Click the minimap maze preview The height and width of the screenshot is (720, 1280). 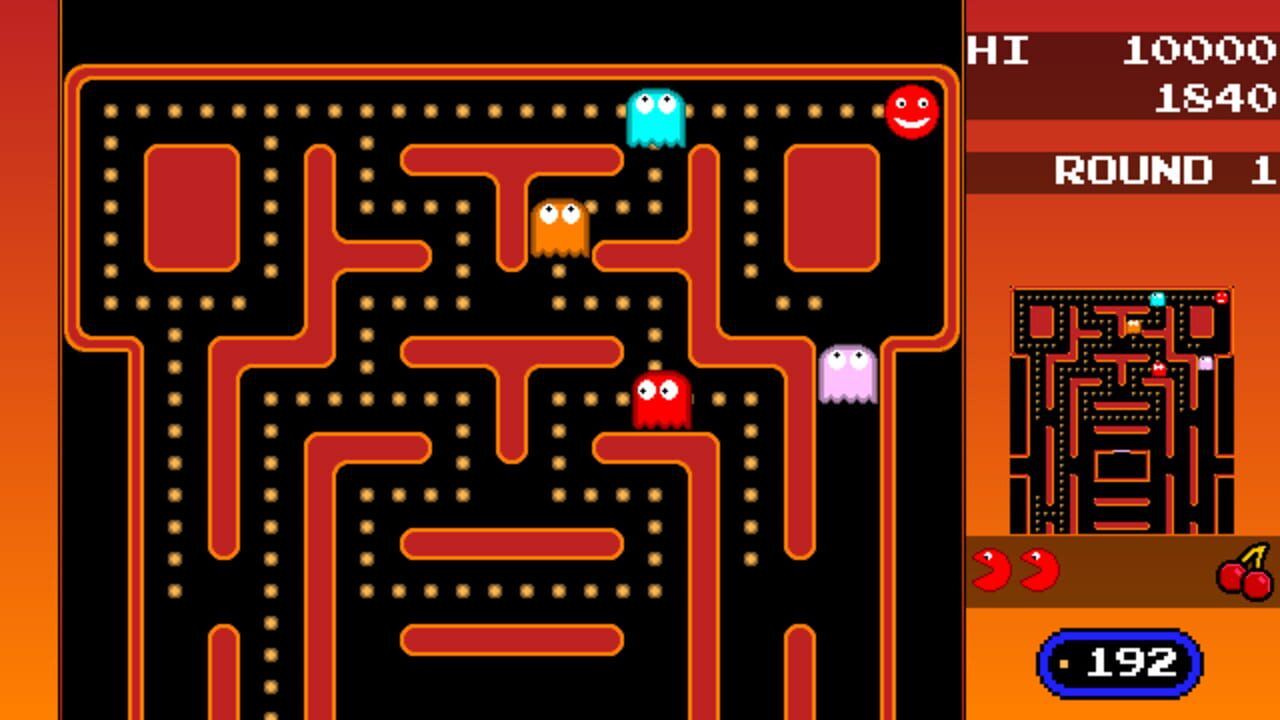(1123, 410)
